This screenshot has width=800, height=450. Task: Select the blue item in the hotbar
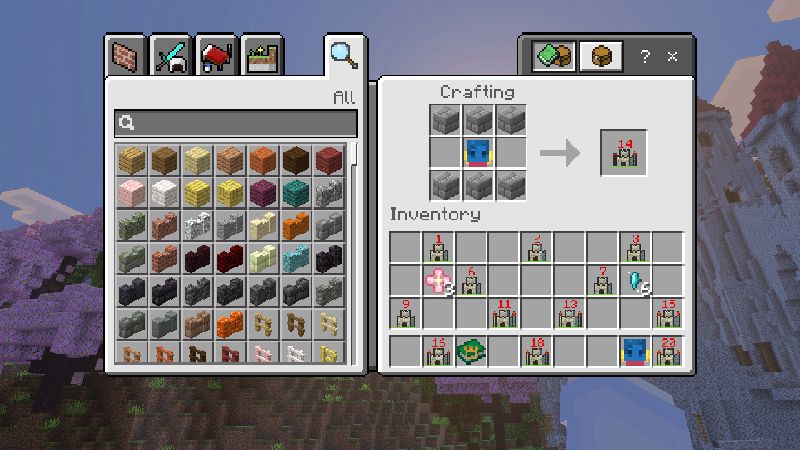tap(635, 352)
